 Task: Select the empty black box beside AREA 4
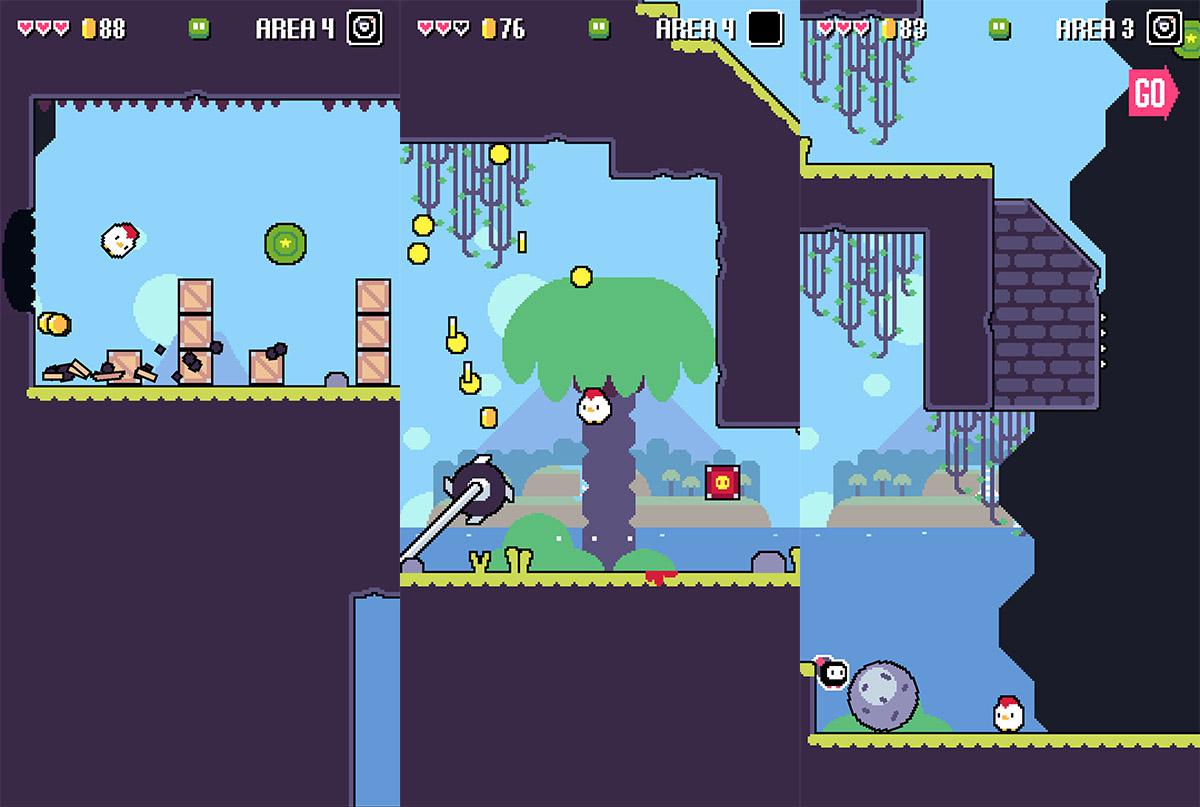point(765,28)
